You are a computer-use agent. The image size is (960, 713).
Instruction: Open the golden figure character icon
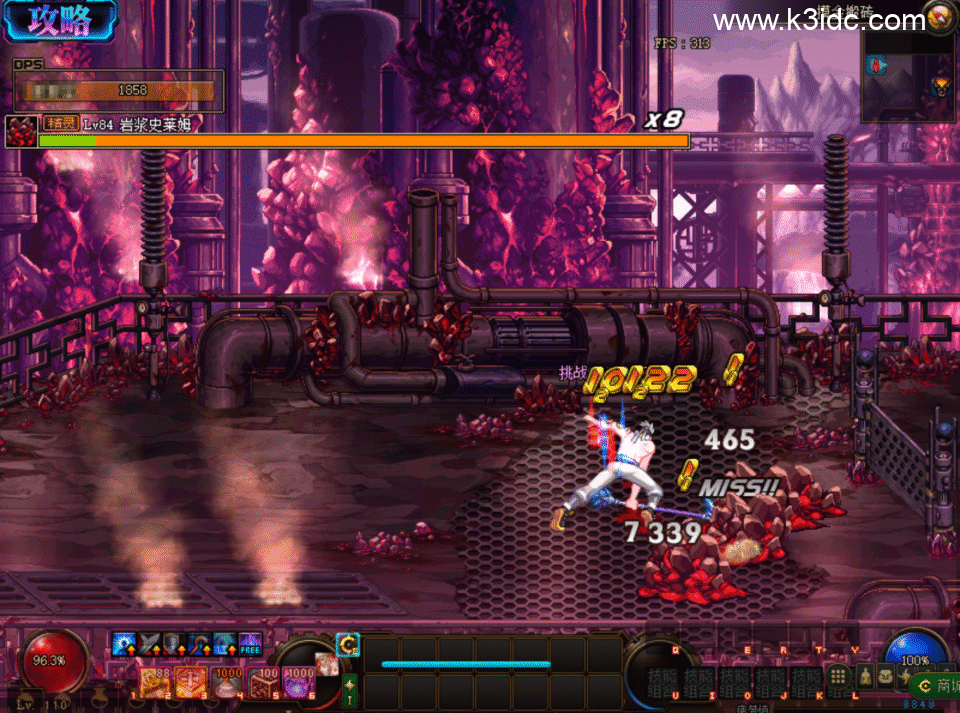(865, 677)
